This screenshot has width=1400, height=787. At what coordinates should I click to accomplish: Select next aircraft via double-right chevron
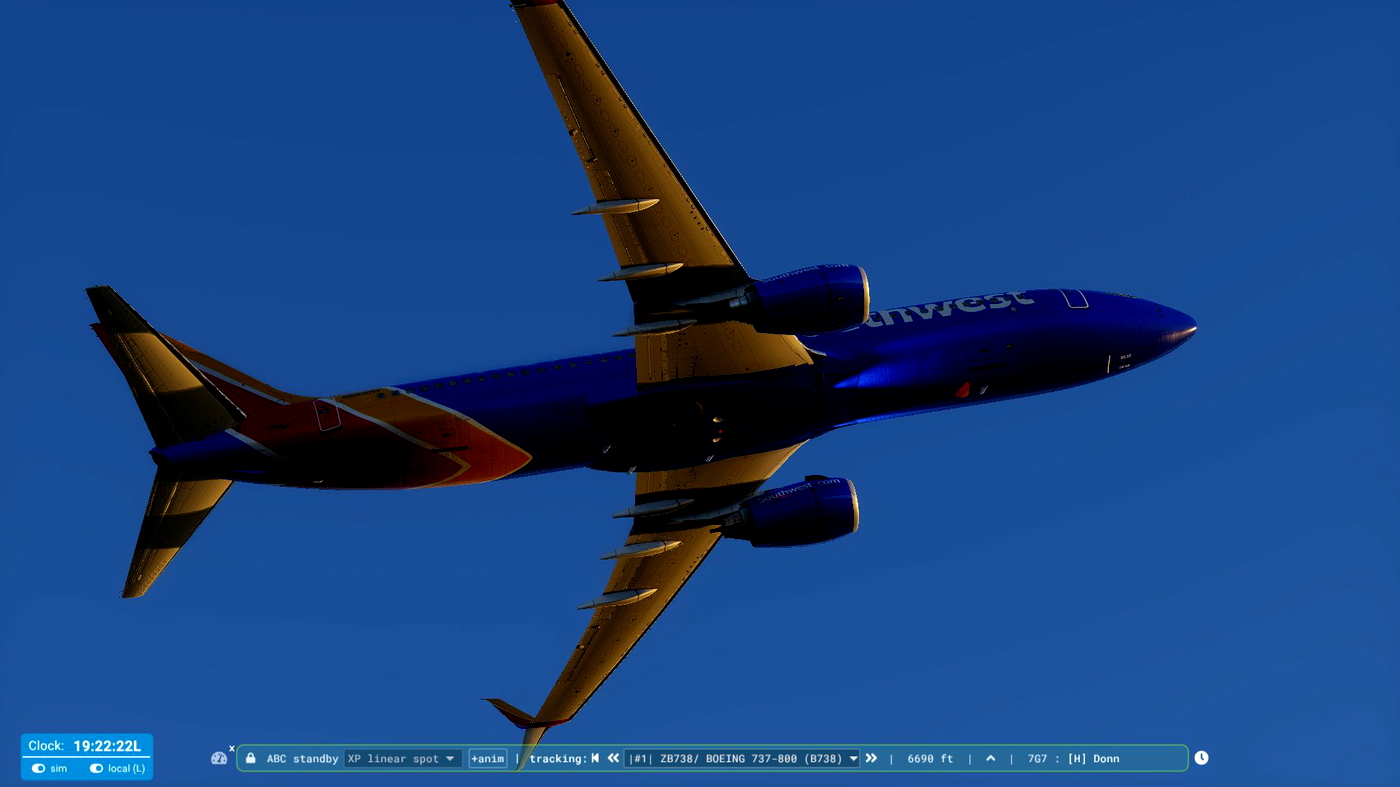pyautogui.click(x=870, y=758)
